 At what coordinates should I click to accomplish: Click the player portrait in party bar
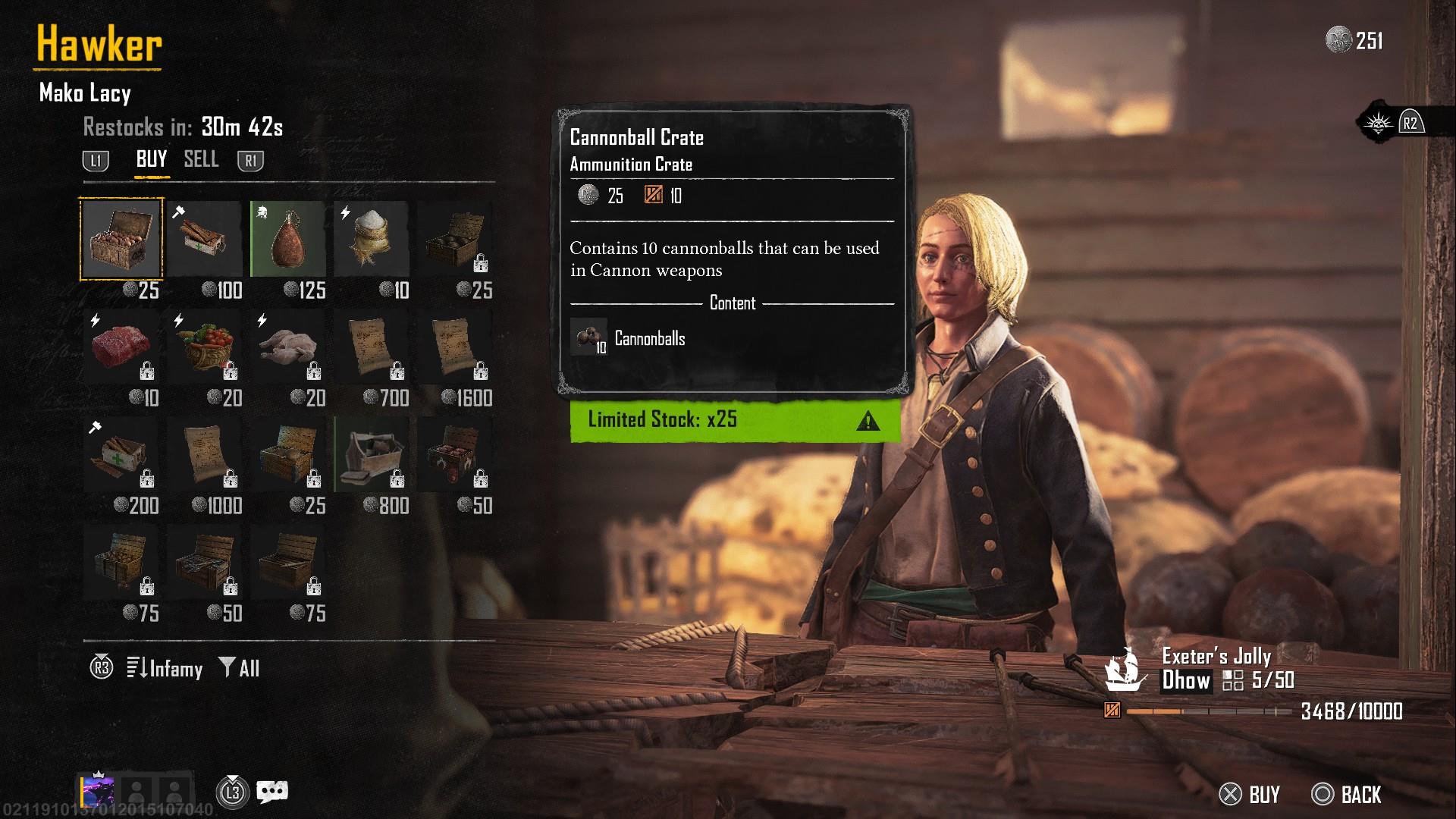[99, 792]
